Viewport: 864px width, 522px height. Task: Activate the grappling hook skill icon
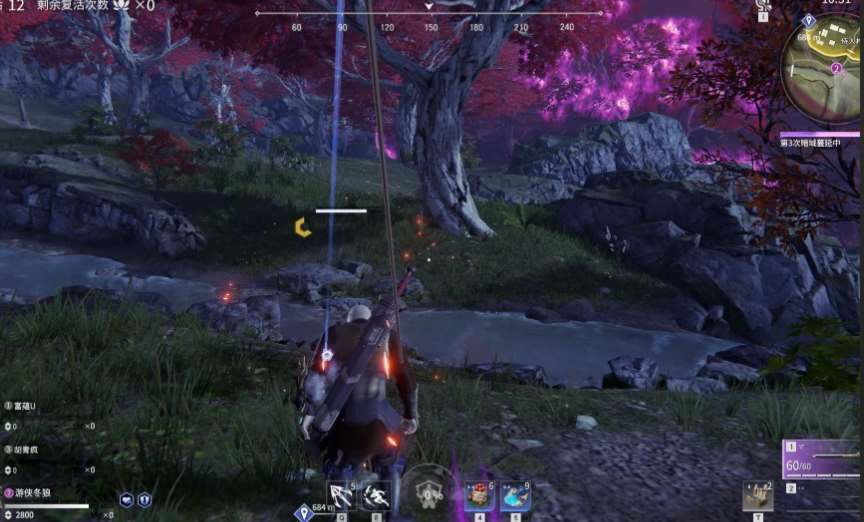point(342,494)
